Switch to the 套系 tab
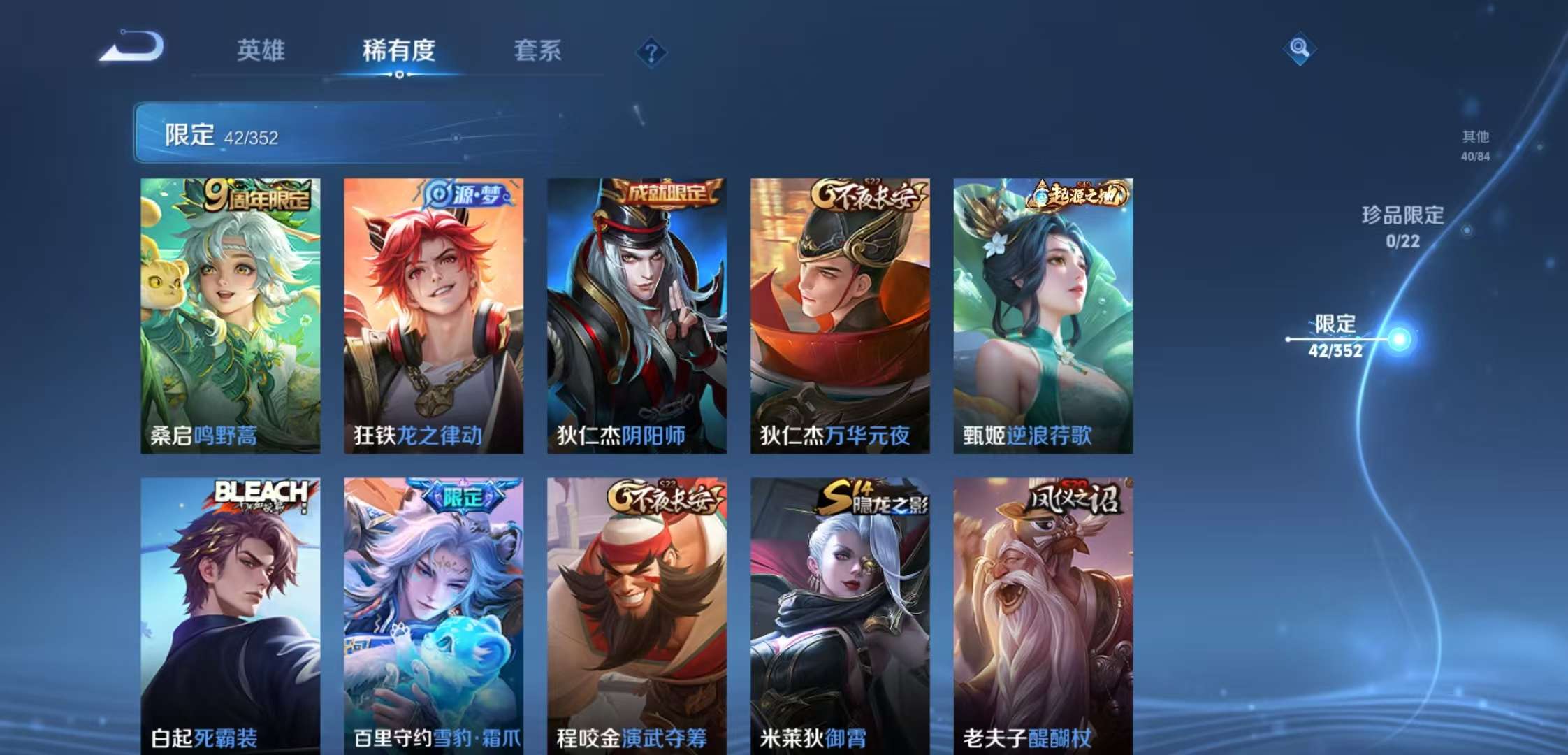1568x755 pixels. pyautogui.click(x=539, y=51)
